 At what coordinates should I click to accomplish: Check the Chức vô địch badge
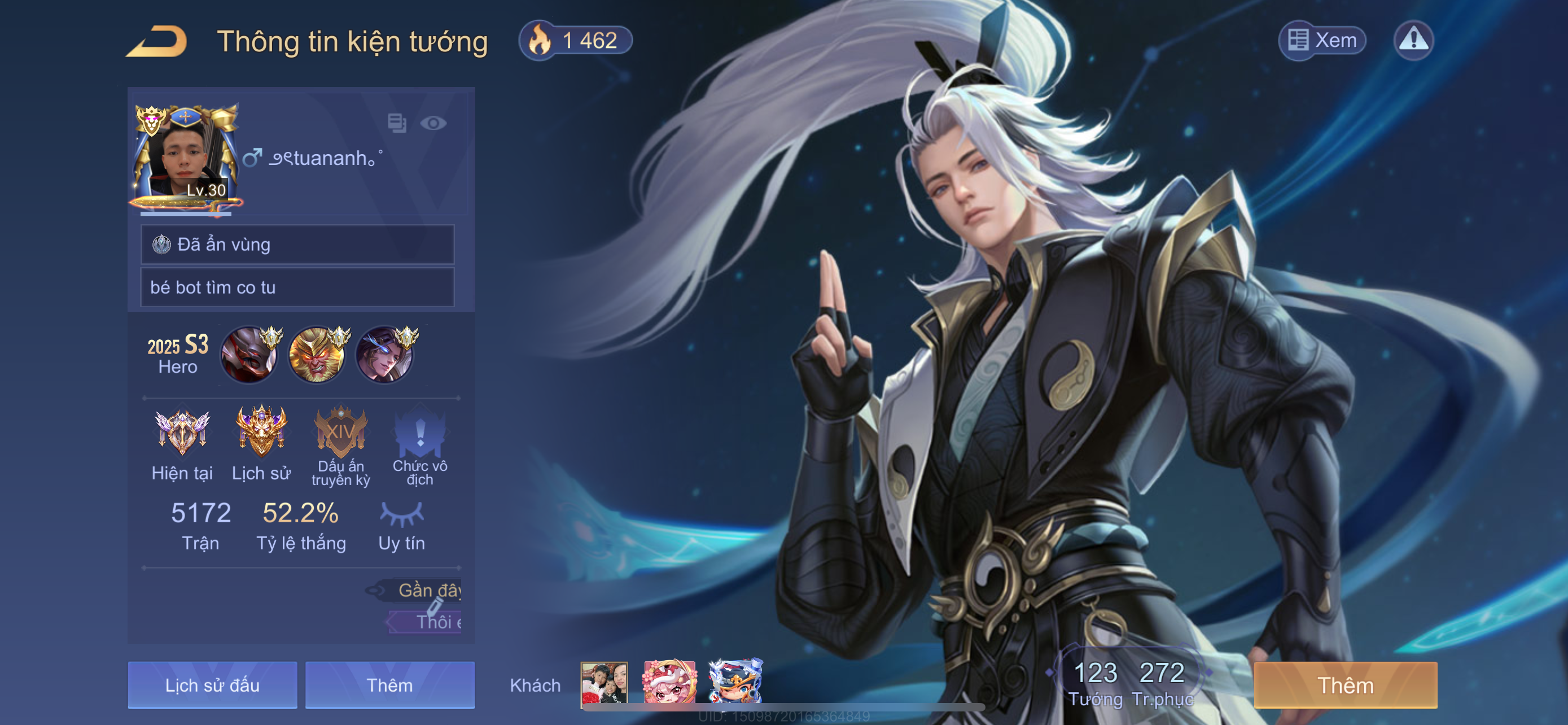click(x=420, y=433)
